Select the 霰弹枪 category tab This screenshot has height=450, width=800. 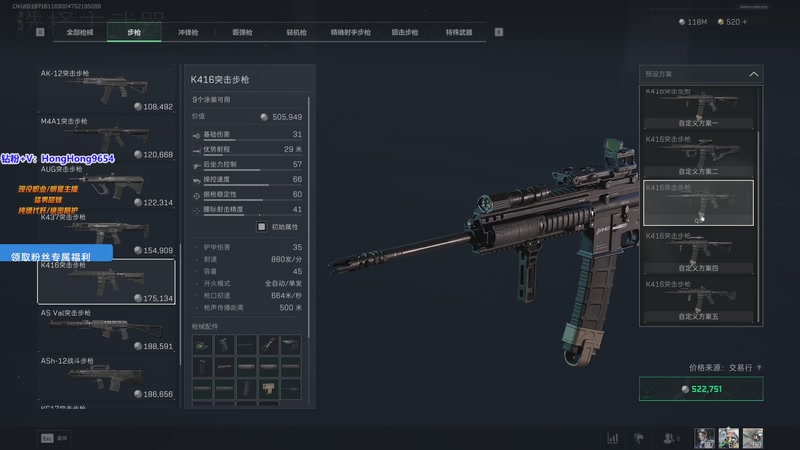coord(242,33)
